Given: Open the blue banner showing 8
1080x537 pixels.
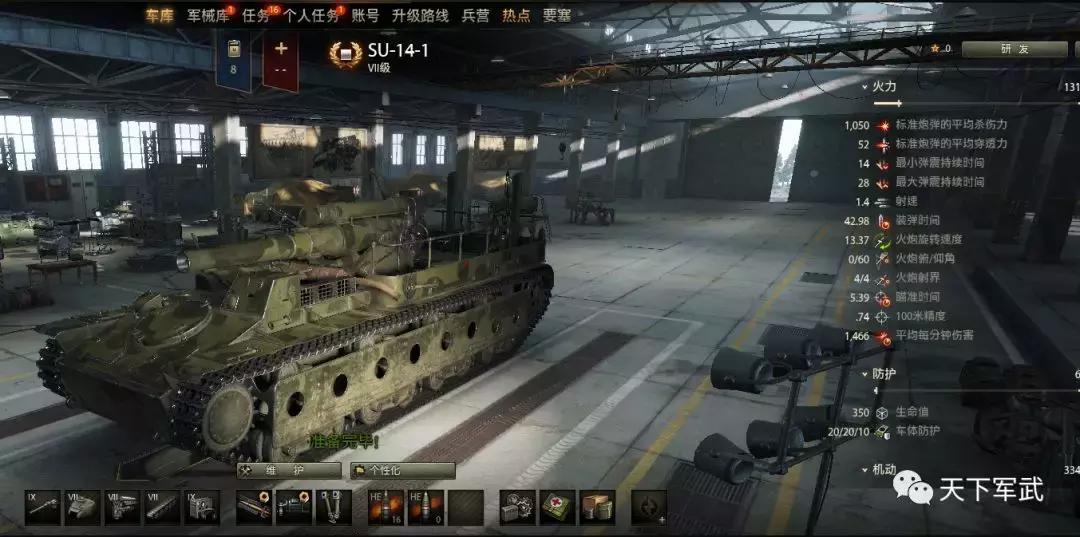Looking at the screenshot, I should pos(234,60).
